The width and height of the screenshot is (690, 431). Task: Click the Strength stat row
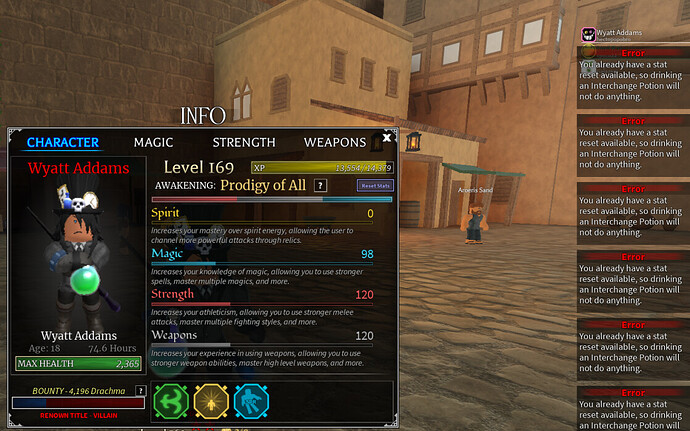coord(262,295)
